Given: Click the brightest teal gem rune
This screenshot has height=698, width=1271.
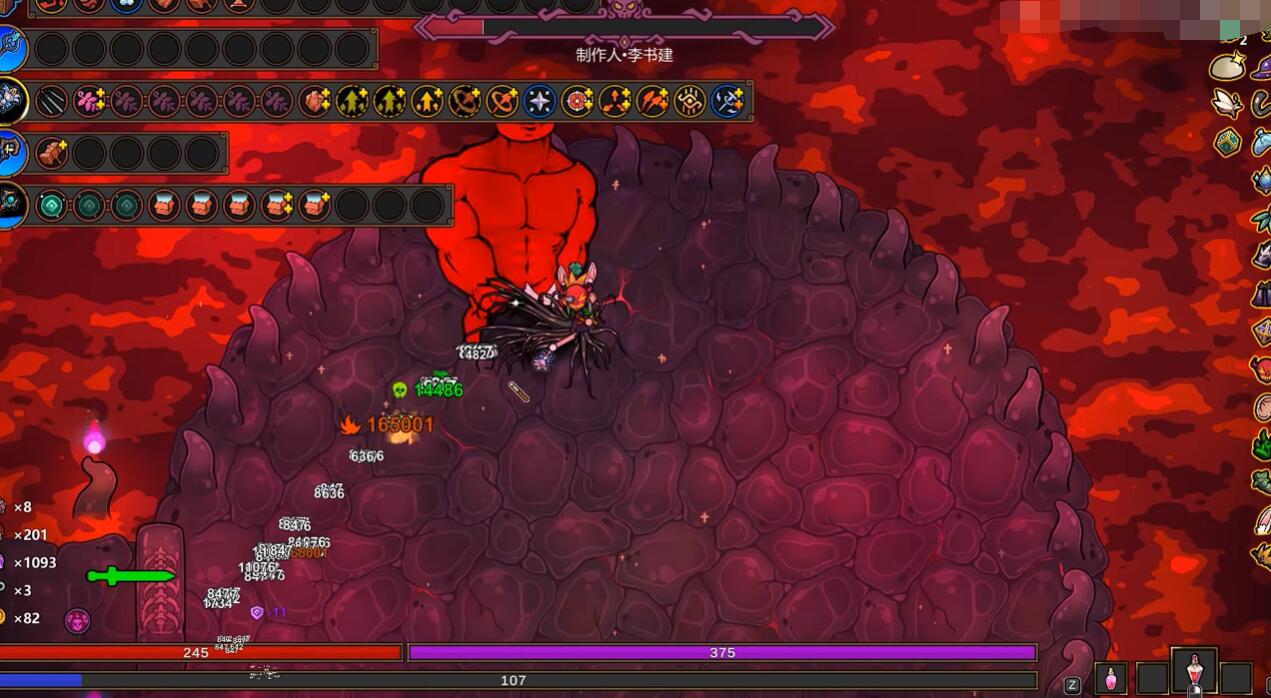Looking at the screenshot, I should 52,206.
